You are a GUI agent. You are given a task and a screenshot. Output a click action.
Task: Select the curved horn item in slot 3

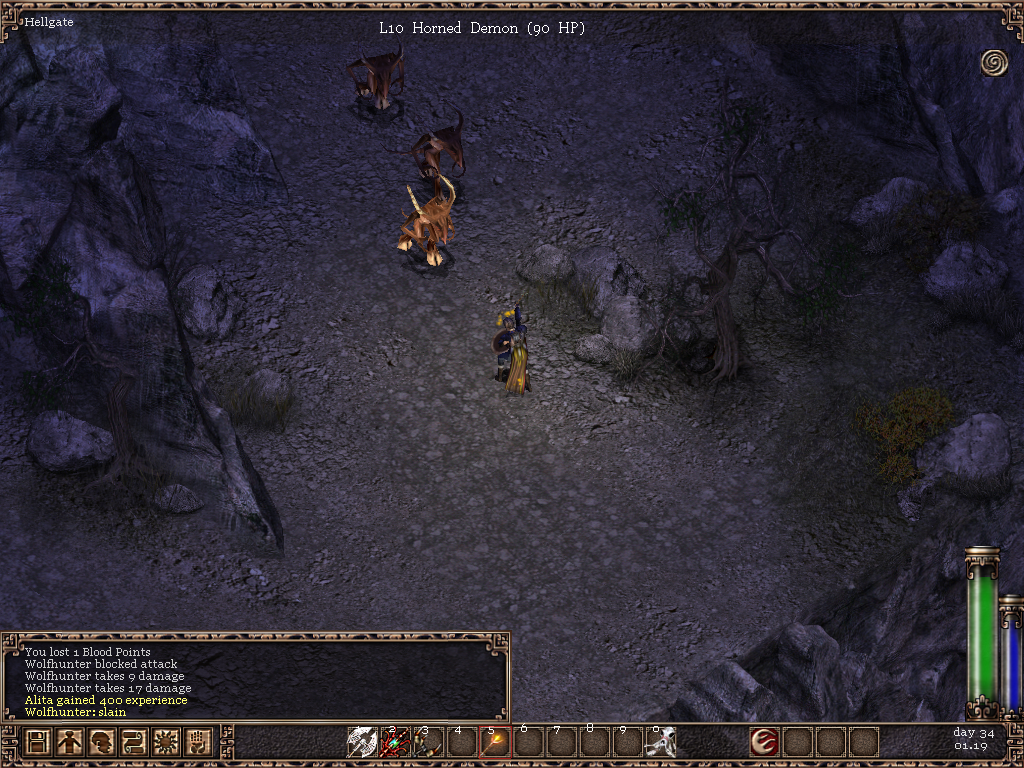point(428,742)
